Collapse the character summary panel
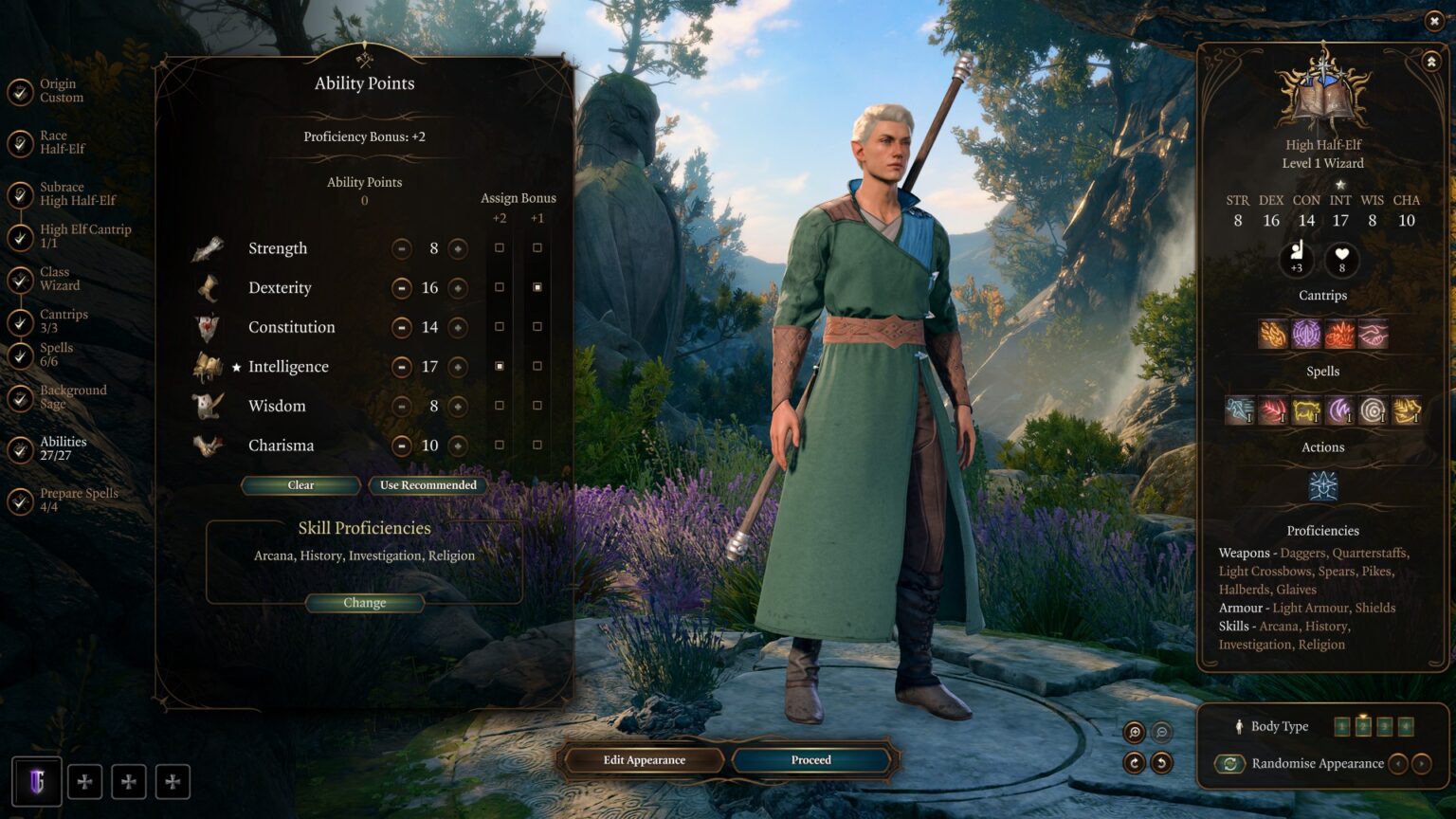Viewport: 1456px width, 819px height. tap(1430, 63)
